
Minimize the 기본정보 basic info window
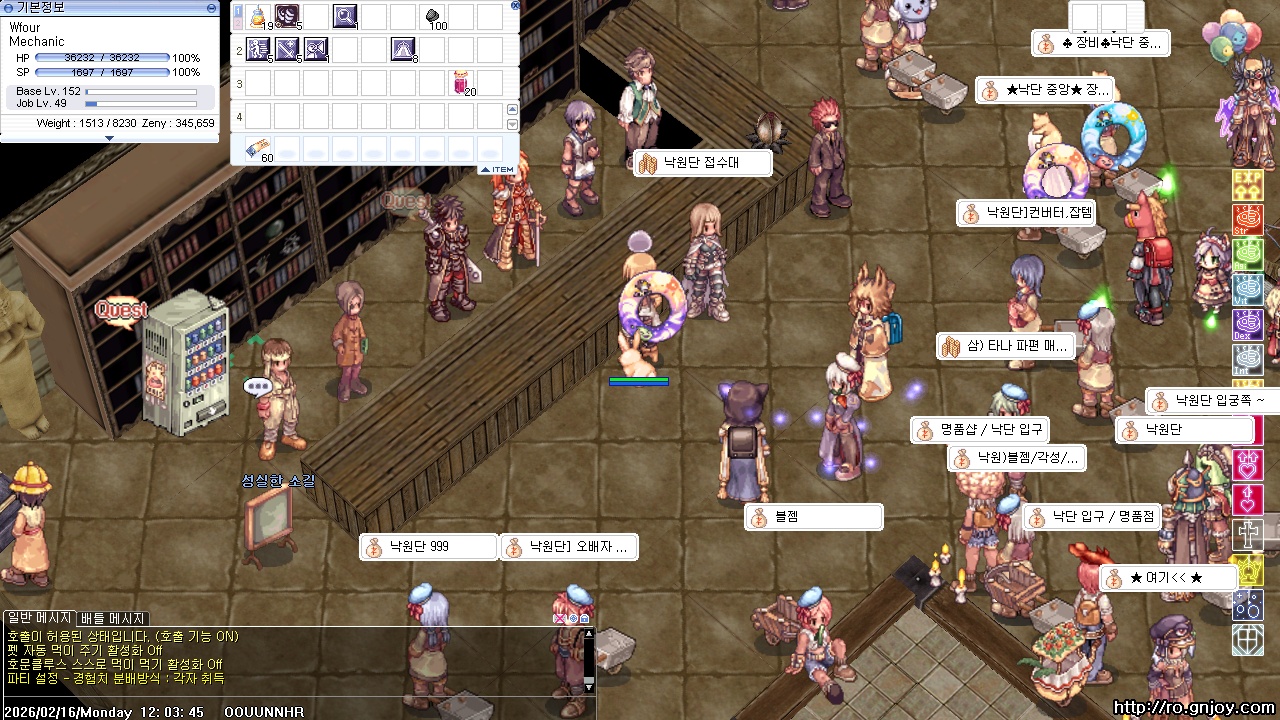pyautogui.click(x=211, y=7)
